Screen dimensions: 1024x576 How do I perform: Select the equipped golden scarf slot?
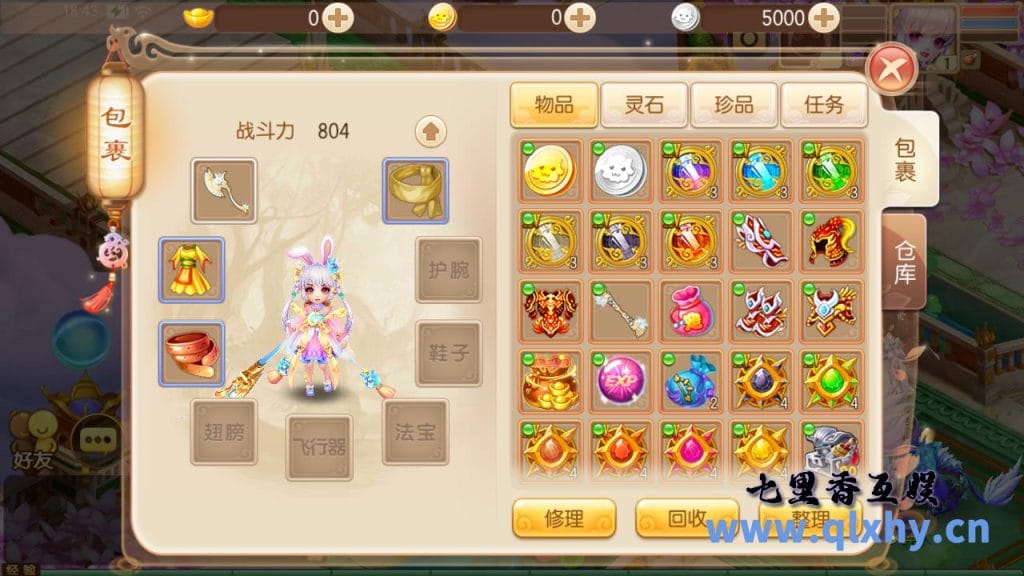coord(416,190)
